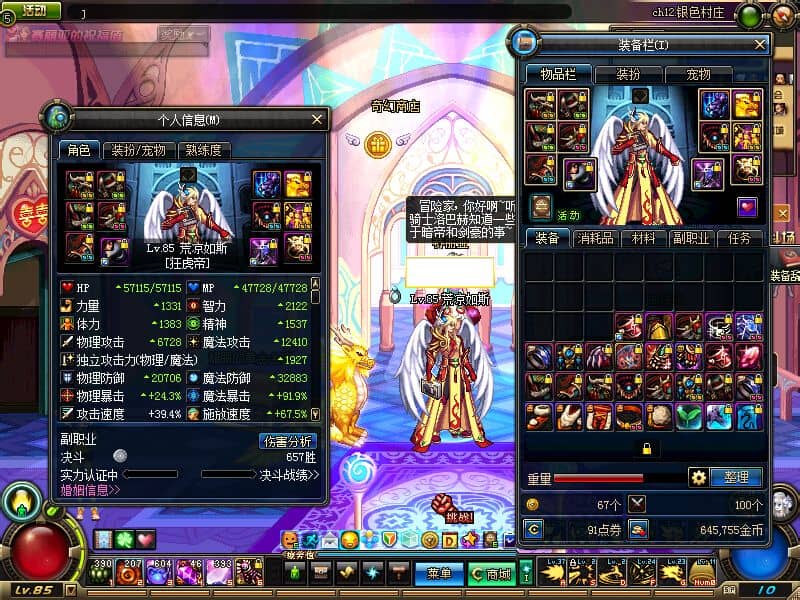Image resolution: width=800 pixels, height=600 pixels.
Task: Select the golden helmet inventory item
Action: (659, 327)
